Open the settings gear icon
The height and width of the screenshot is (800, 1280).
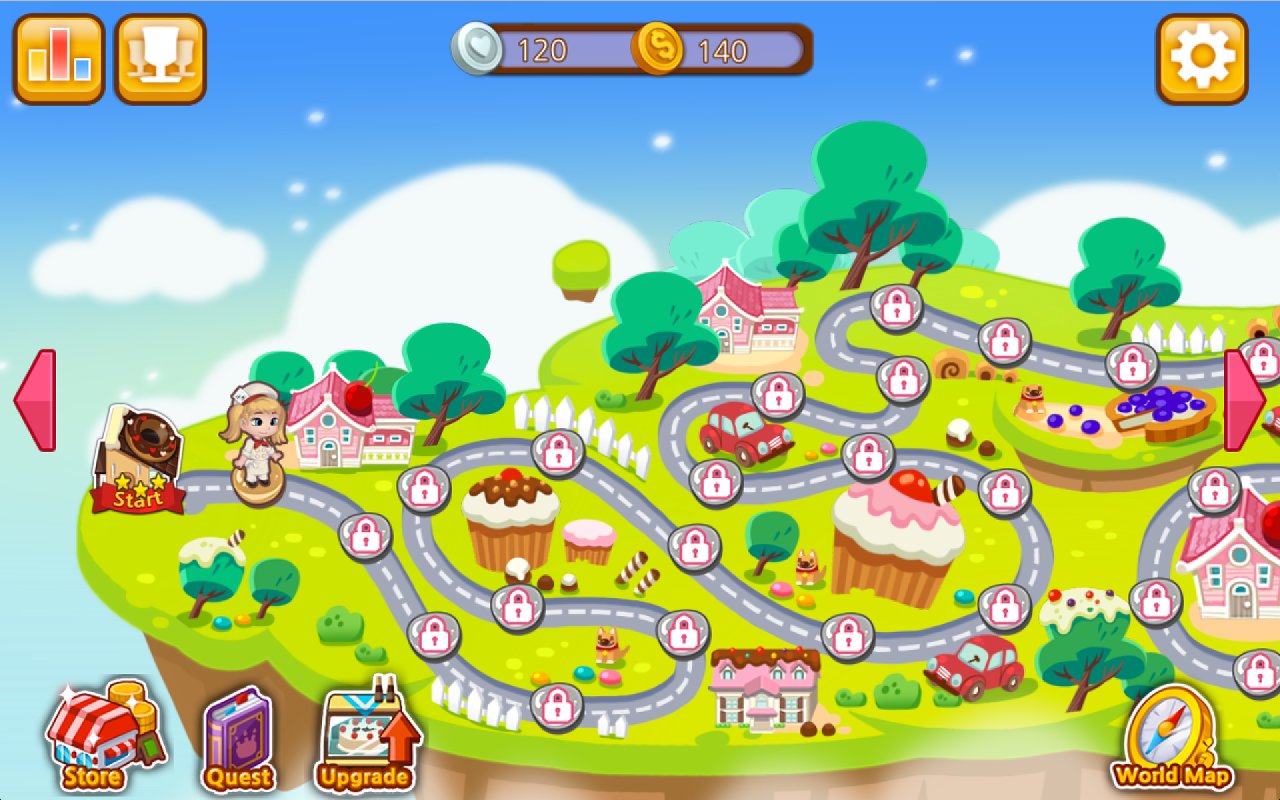(x=1202, y=55)
